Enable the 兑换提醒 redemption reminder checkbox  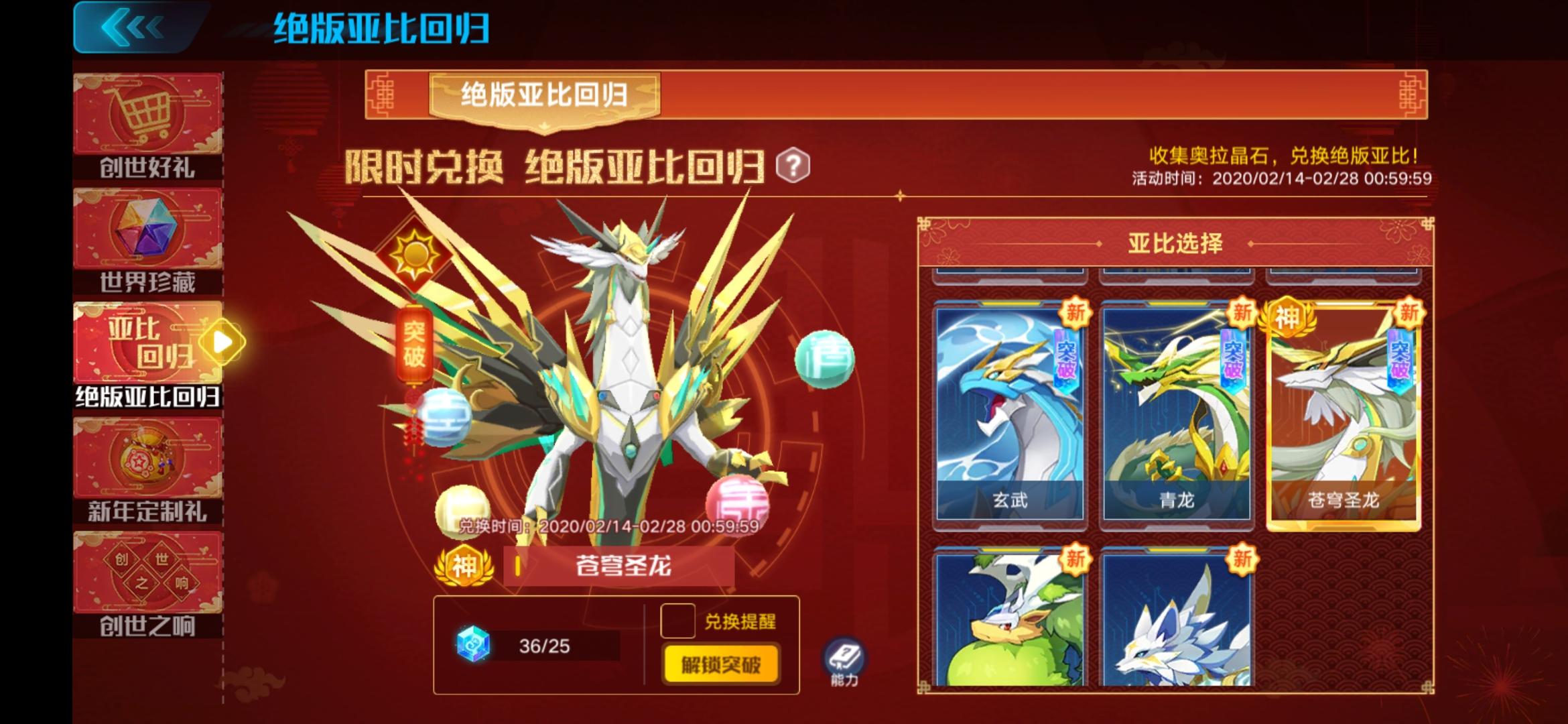pos(679,622)
